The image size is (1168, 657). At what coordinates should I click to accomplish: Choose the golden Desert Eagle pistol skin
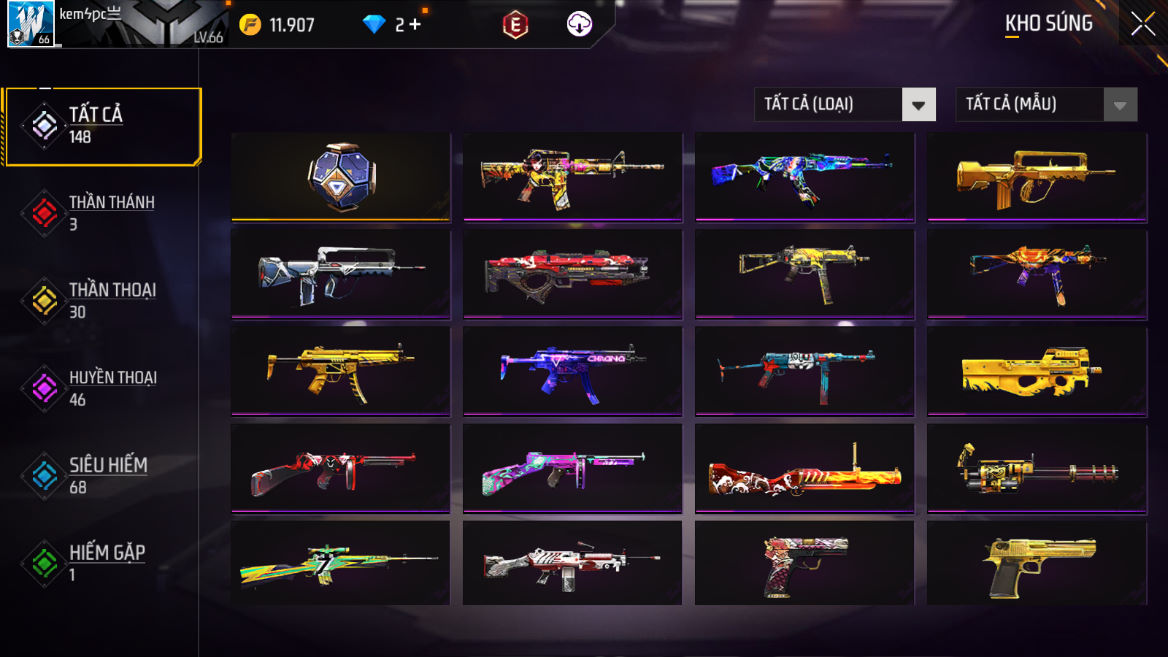1036,563
